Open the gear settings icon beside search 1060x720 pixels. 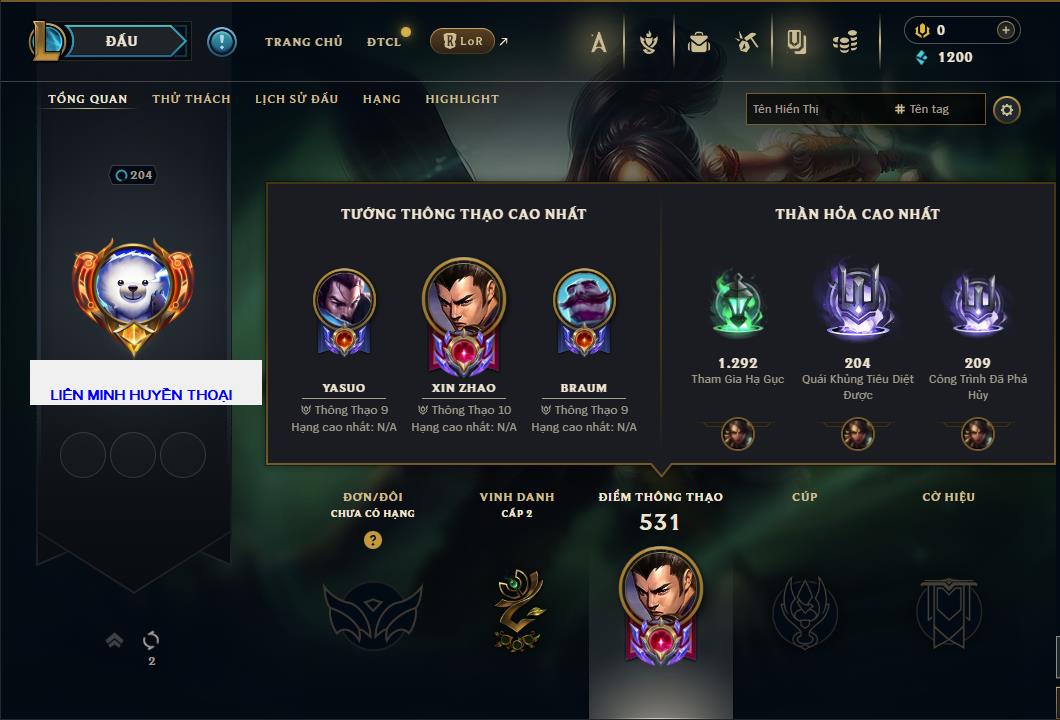click(x=1007, y=109)
